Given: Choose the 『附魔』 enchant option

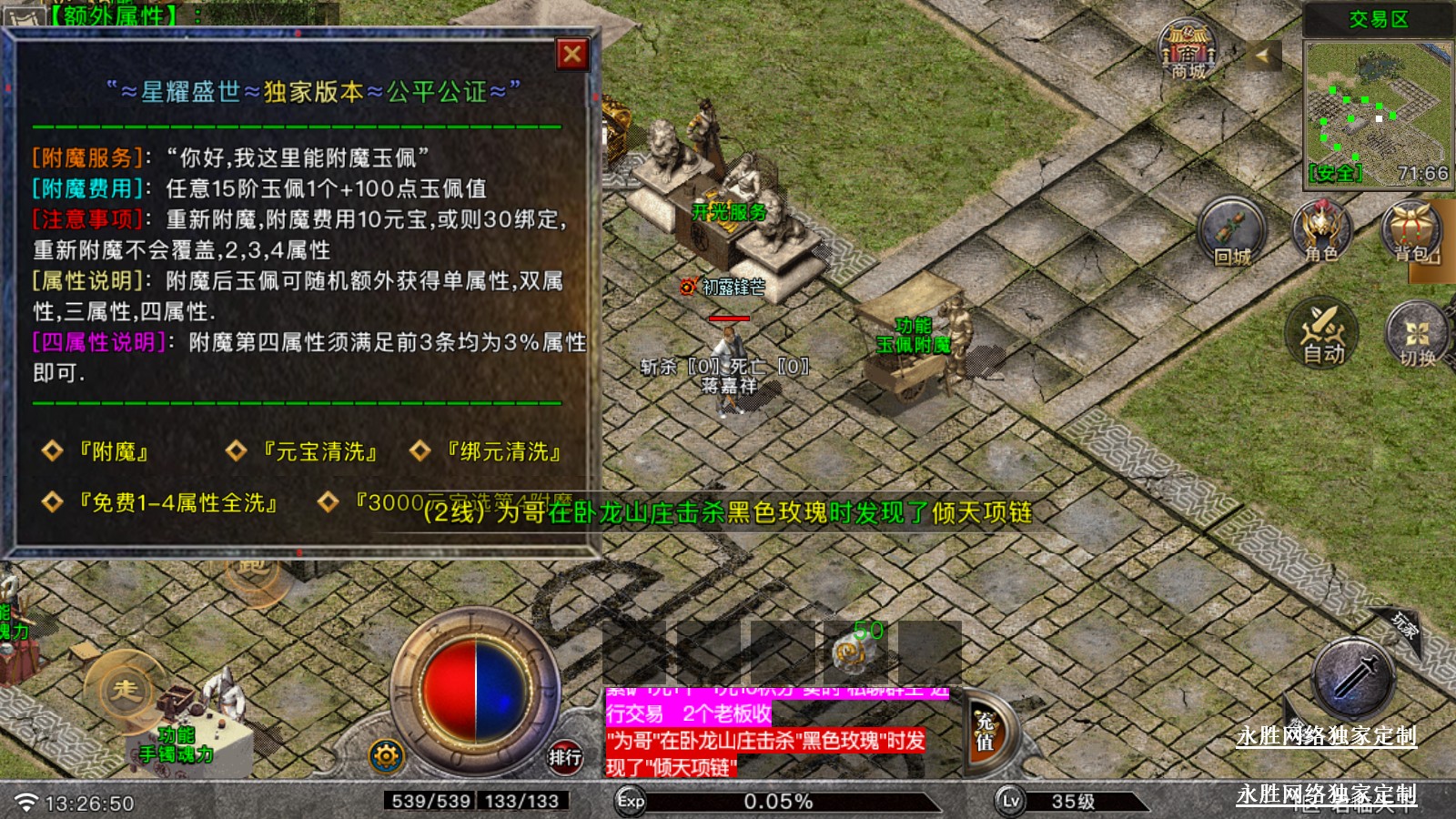Looking at the screenshot, I should 113,451.
